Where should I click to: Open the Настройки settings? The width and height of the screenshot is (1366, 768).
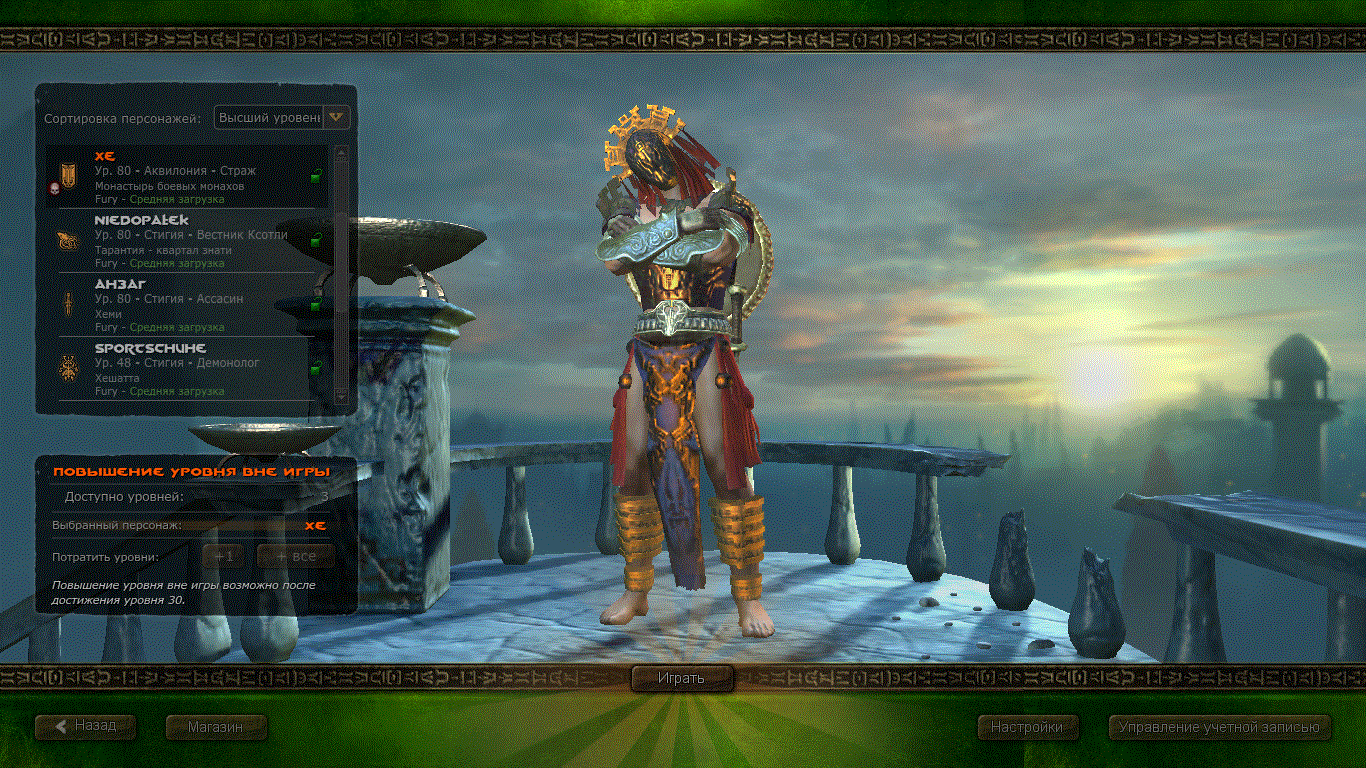[1026, 727]
